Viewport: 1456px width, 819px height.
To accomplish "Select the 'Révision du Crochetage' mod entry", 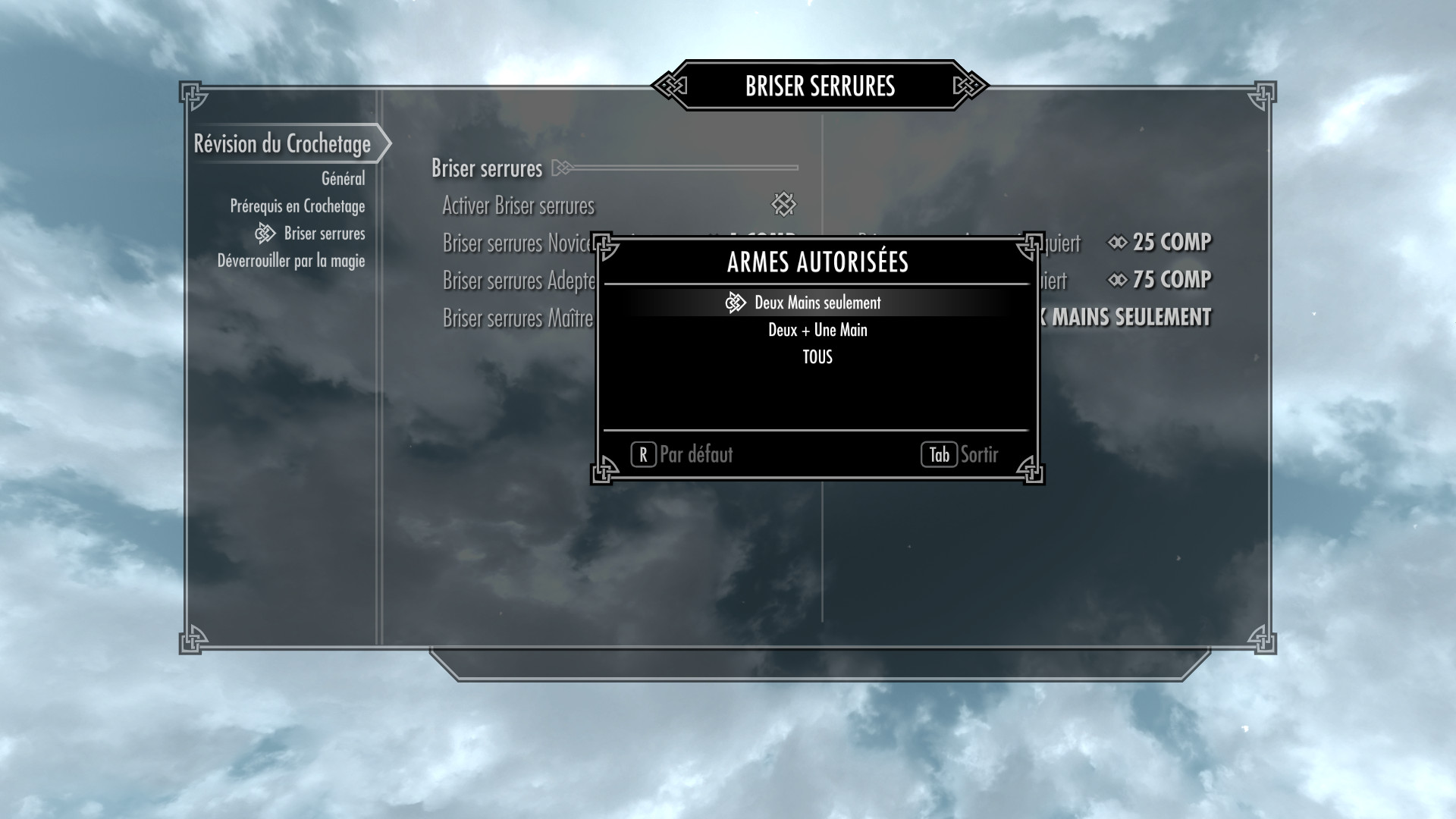I will point(282,144).
